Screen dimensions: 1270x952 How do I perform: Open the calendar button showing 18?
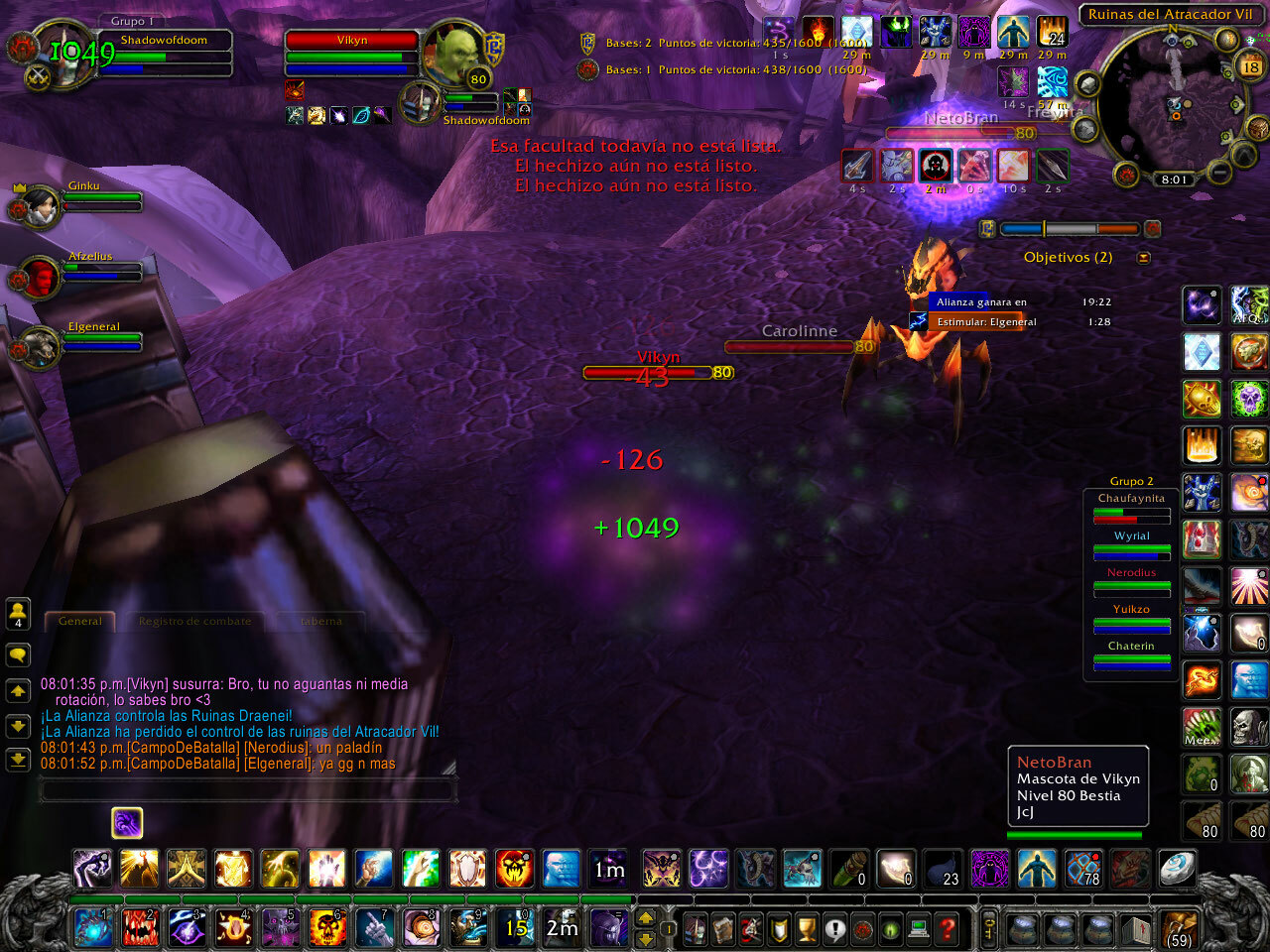(x=1250, y=66)
